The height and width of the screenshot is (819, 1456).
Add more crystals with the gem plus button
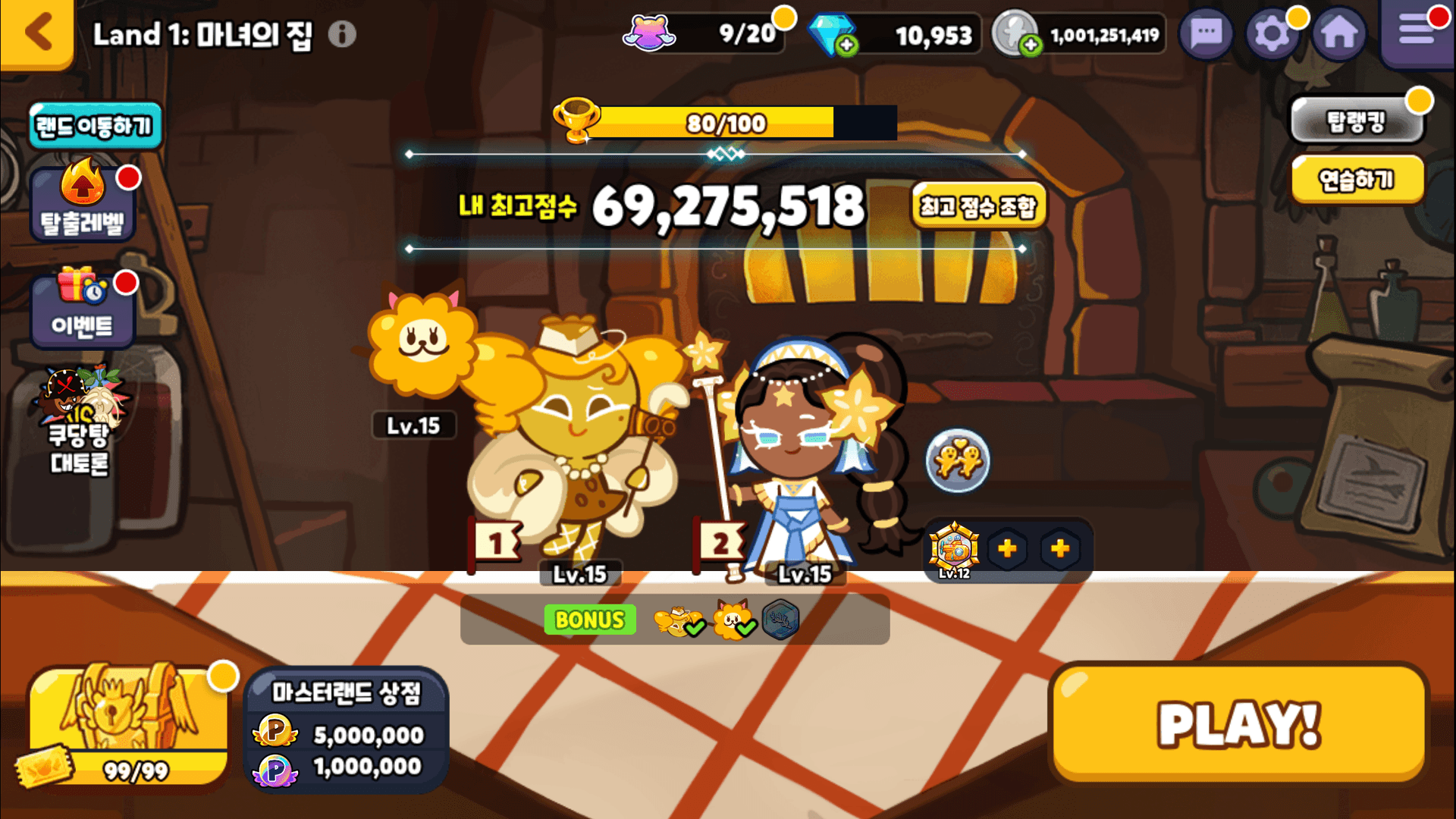pos(846,45)
